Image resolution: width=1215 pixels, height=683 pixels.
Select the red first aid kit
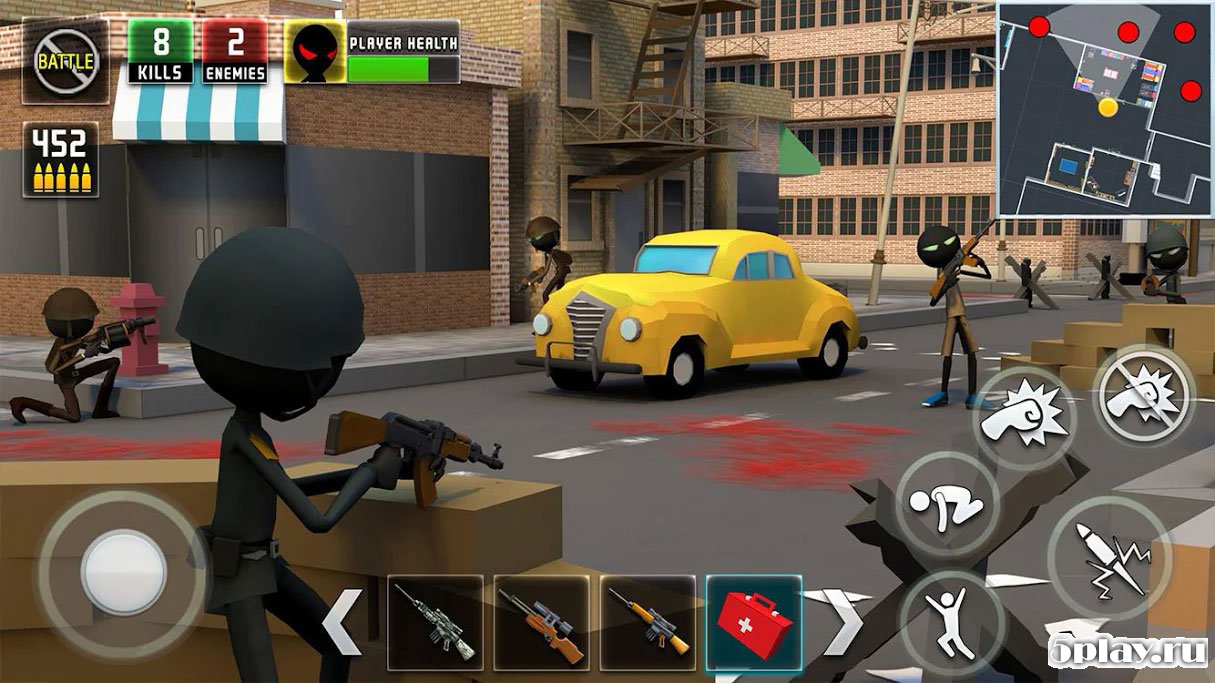754,621
